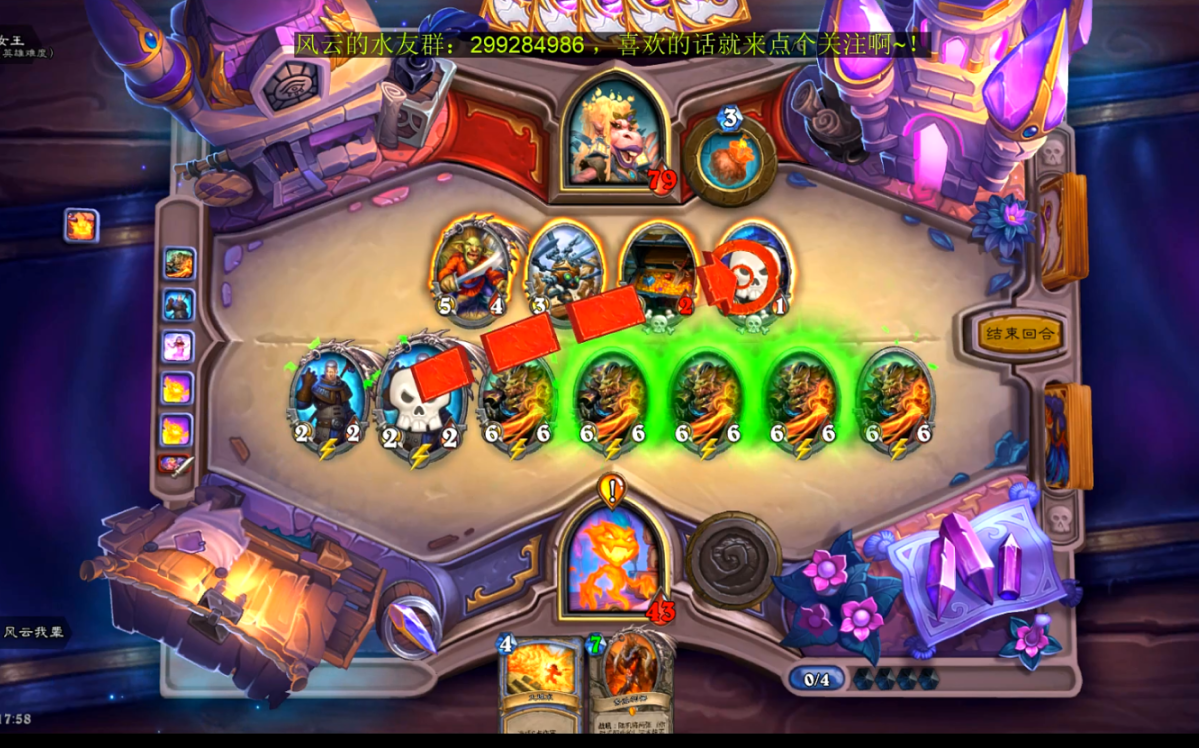
Task: Inspect the blue armored man history tile
Action: [x=179, y=305]
